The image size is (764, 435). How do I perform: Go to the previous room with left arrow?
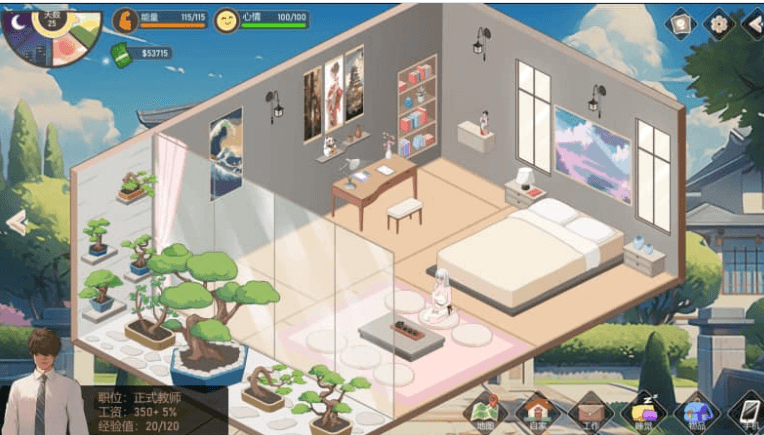(15, 222)
